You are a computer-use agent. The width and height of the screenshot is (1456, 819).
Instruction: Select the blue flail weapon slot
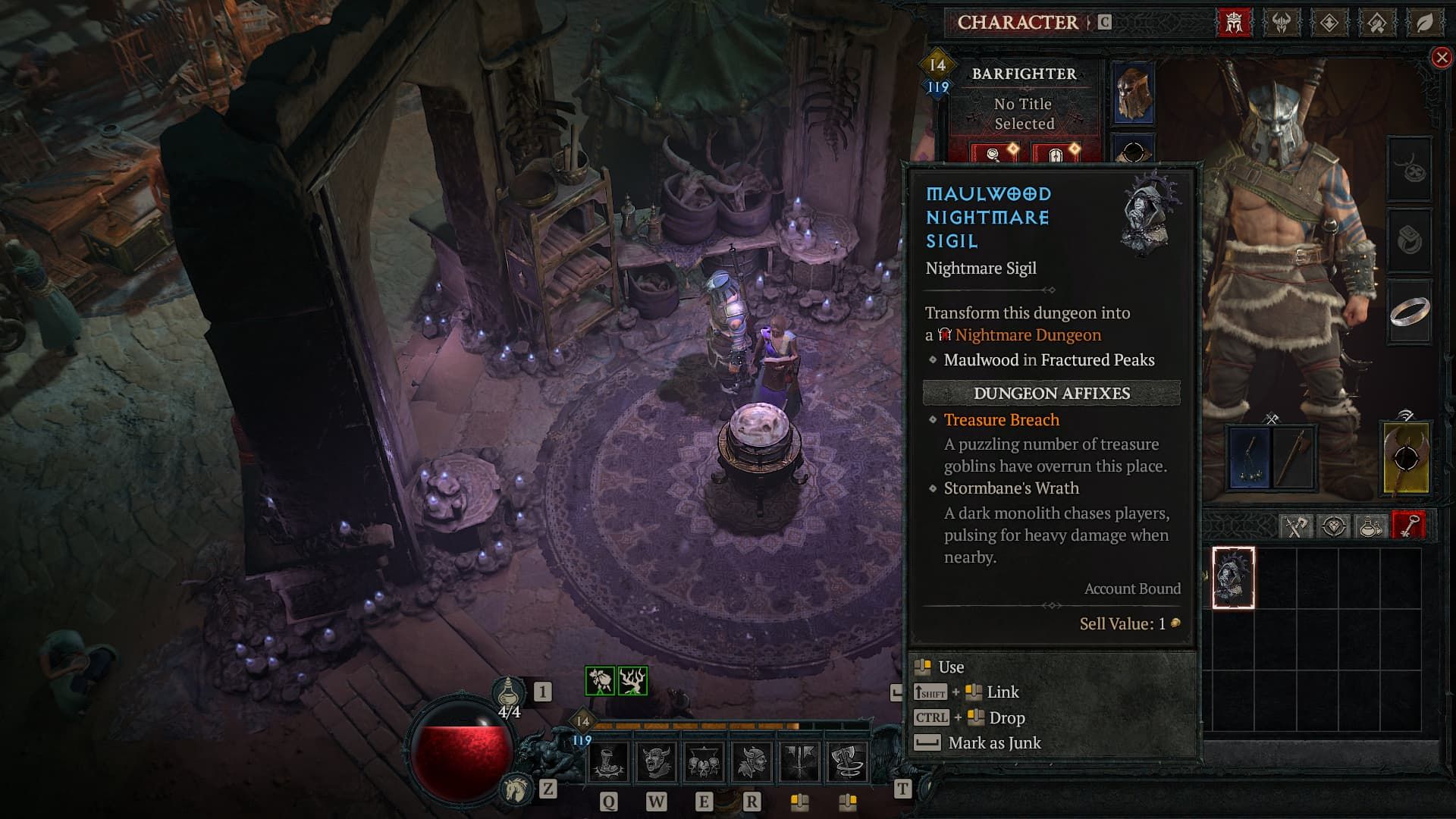coord(1248,459)
